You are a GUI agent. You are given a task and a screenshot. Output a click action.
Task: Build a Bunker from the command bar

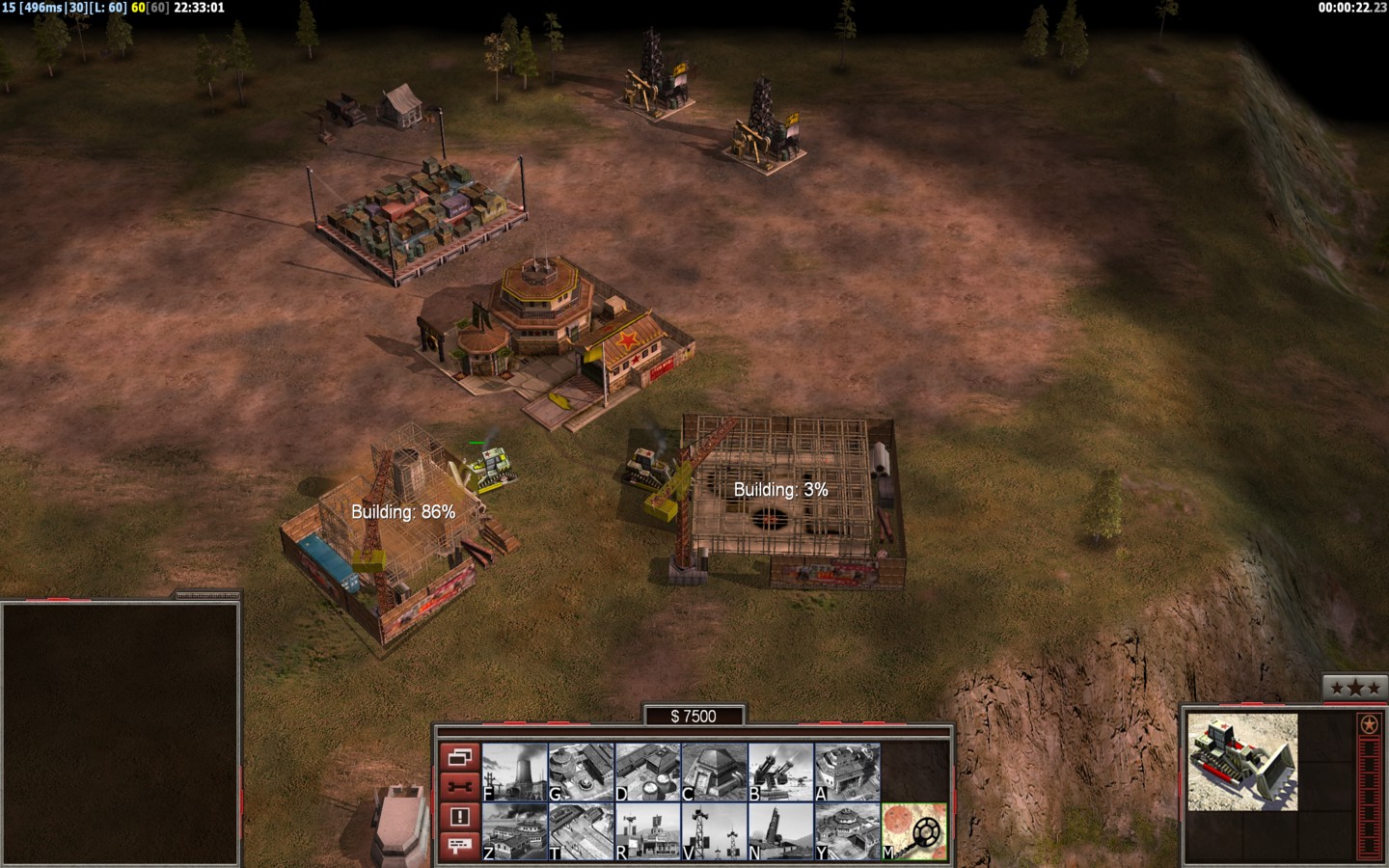point(715,771)
